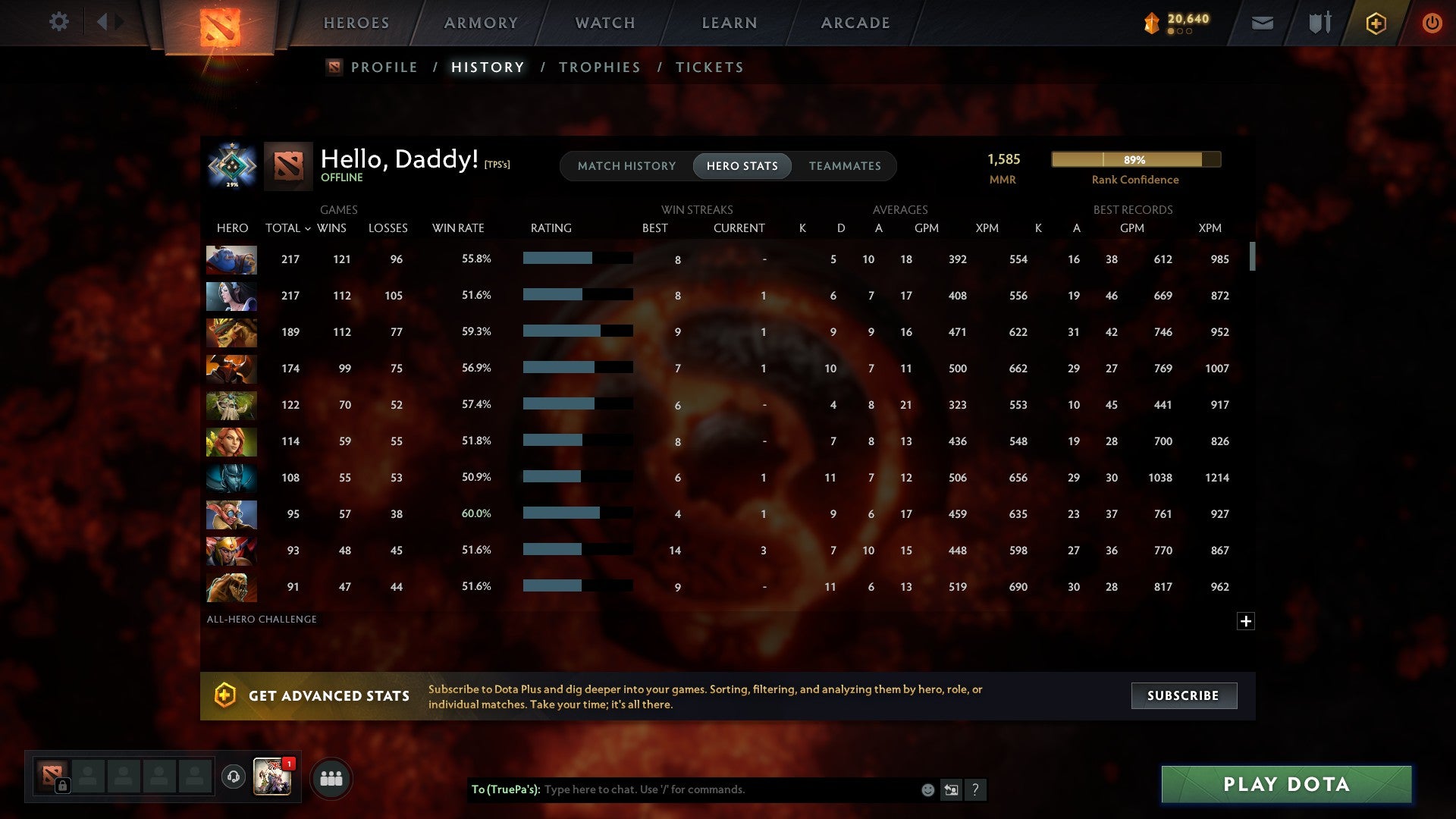Click the Rank Confidence progress bar

1135,160
